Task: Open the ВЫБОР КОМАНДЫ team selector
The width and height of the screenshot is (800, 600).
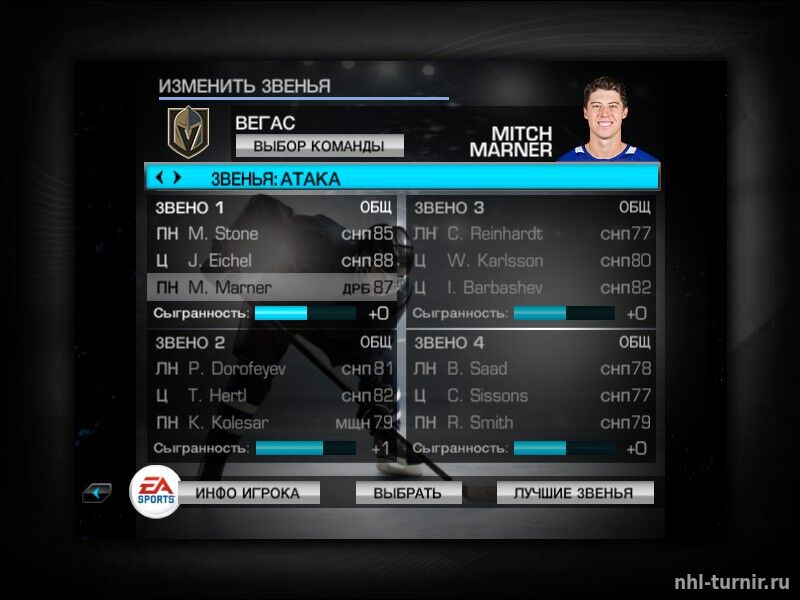Action: [x=319, y=146]
